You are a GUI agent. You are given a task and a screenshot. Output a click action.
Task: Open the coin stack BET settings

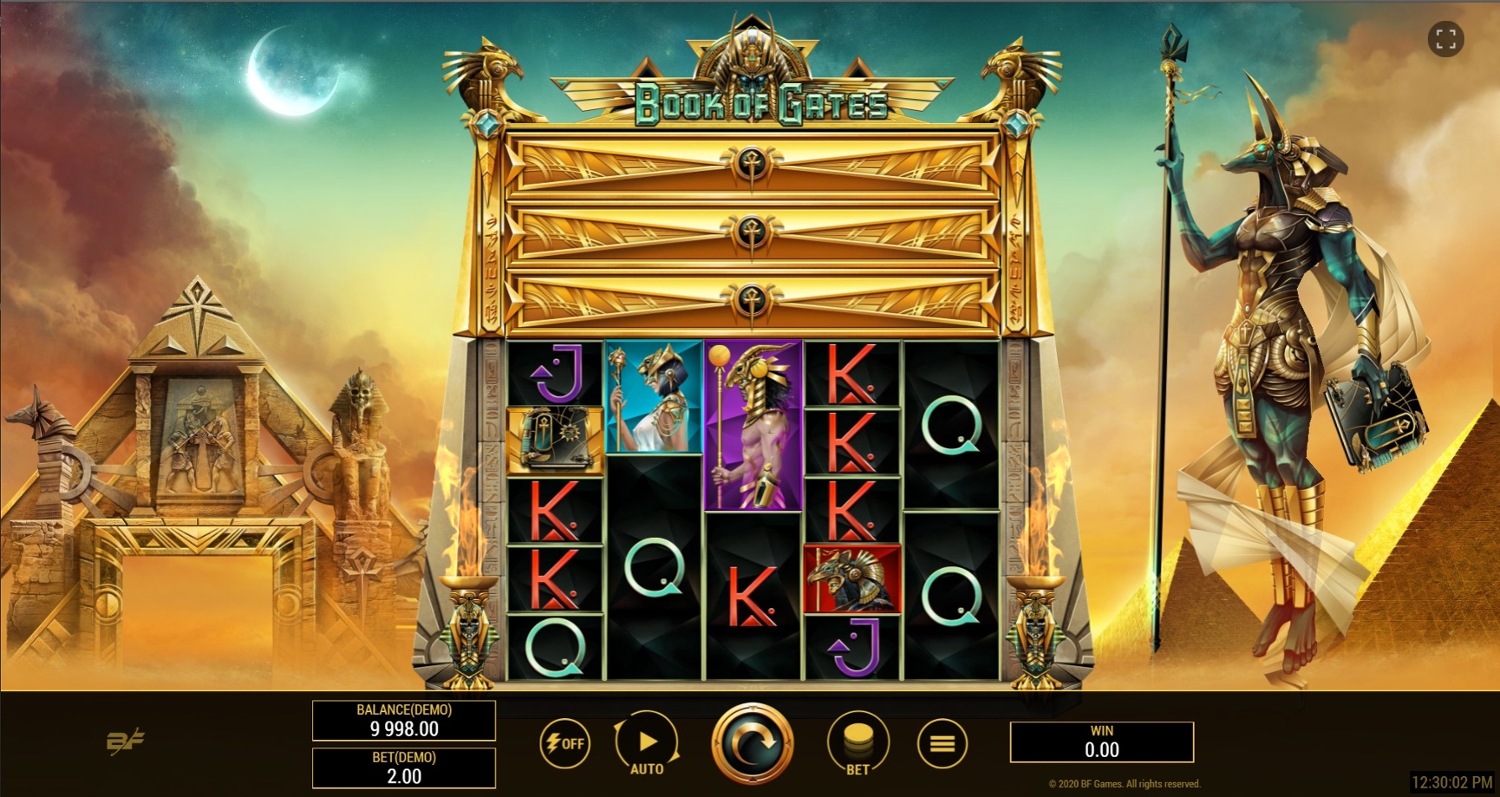[857, 743]
